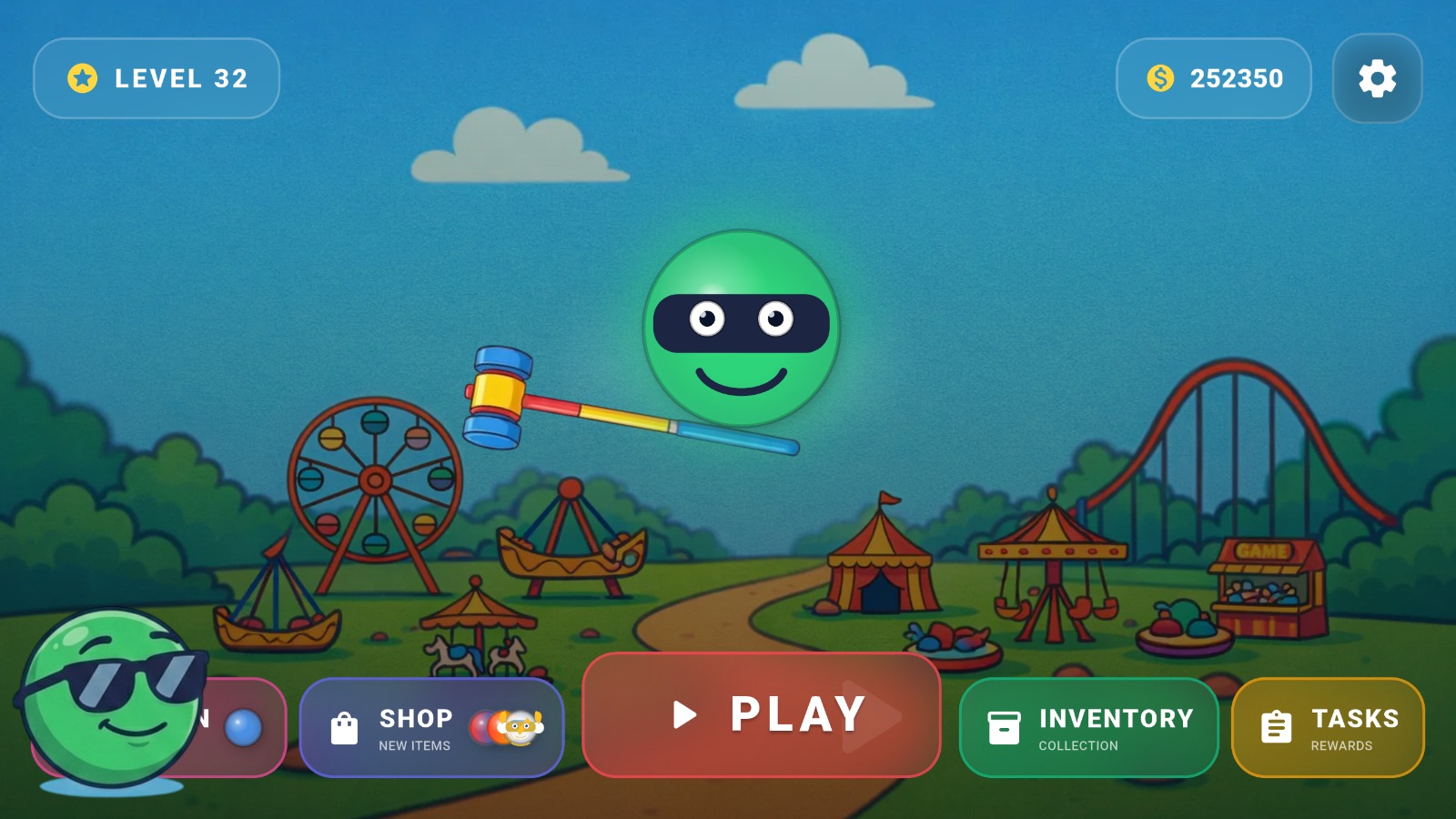Click the star icon on the level badge
1456x819 pixels.
coord(82,77)
